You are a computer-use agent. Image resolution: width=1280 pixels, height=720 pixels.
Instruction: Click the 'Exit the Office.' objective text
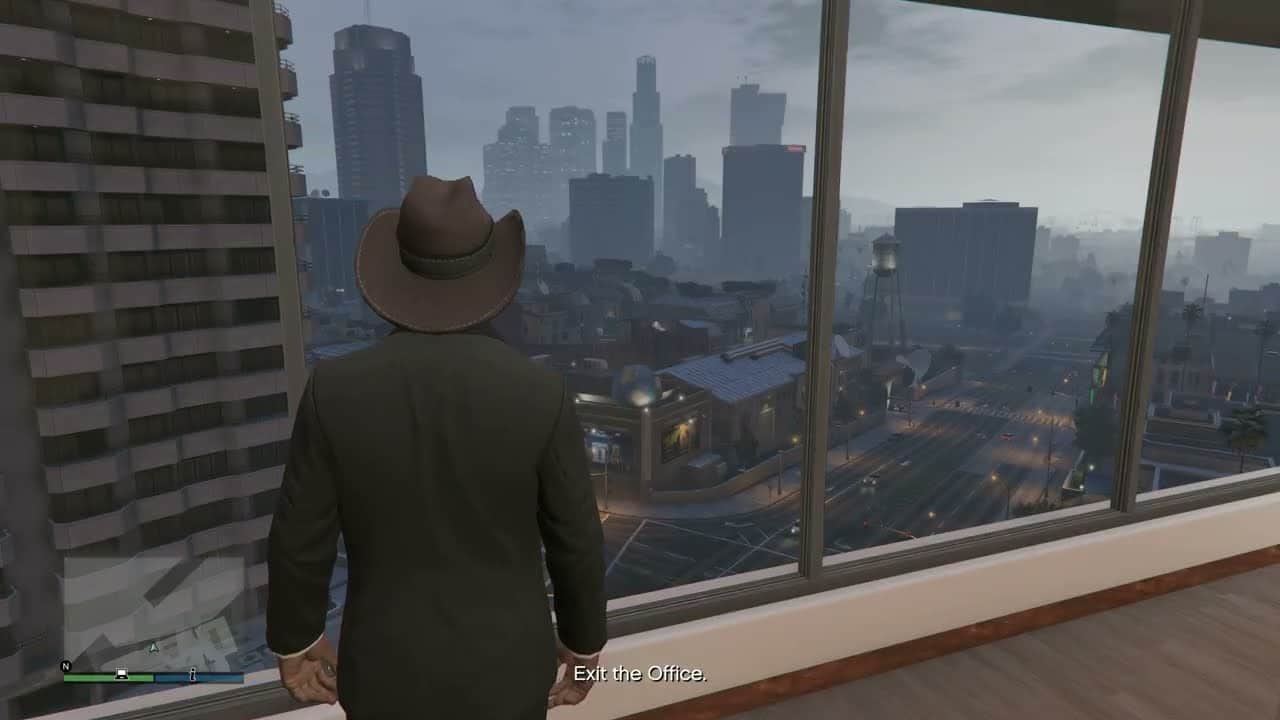pos(640,675)
